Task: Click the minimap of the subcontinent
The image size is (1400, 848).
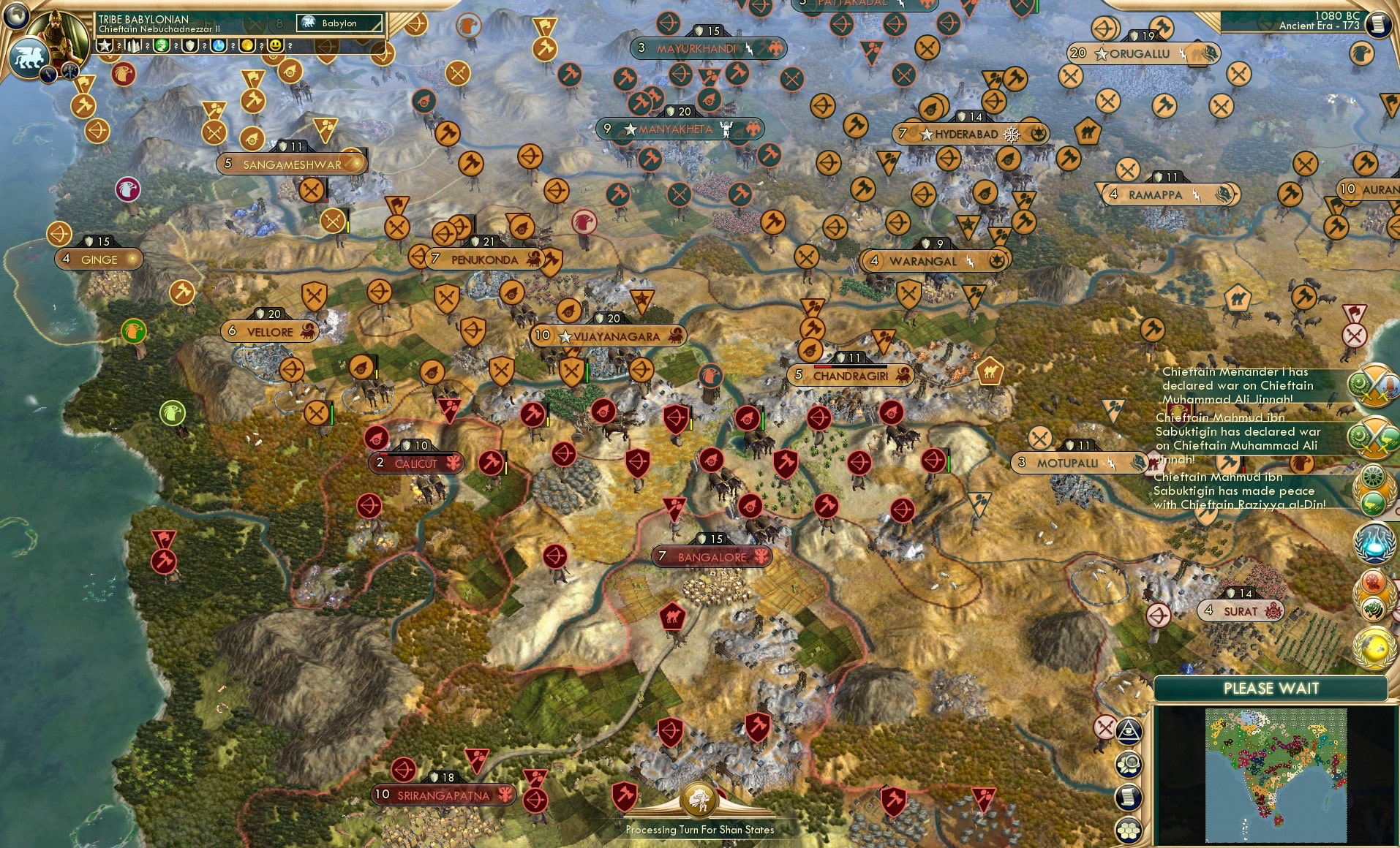Action: 1276,775
